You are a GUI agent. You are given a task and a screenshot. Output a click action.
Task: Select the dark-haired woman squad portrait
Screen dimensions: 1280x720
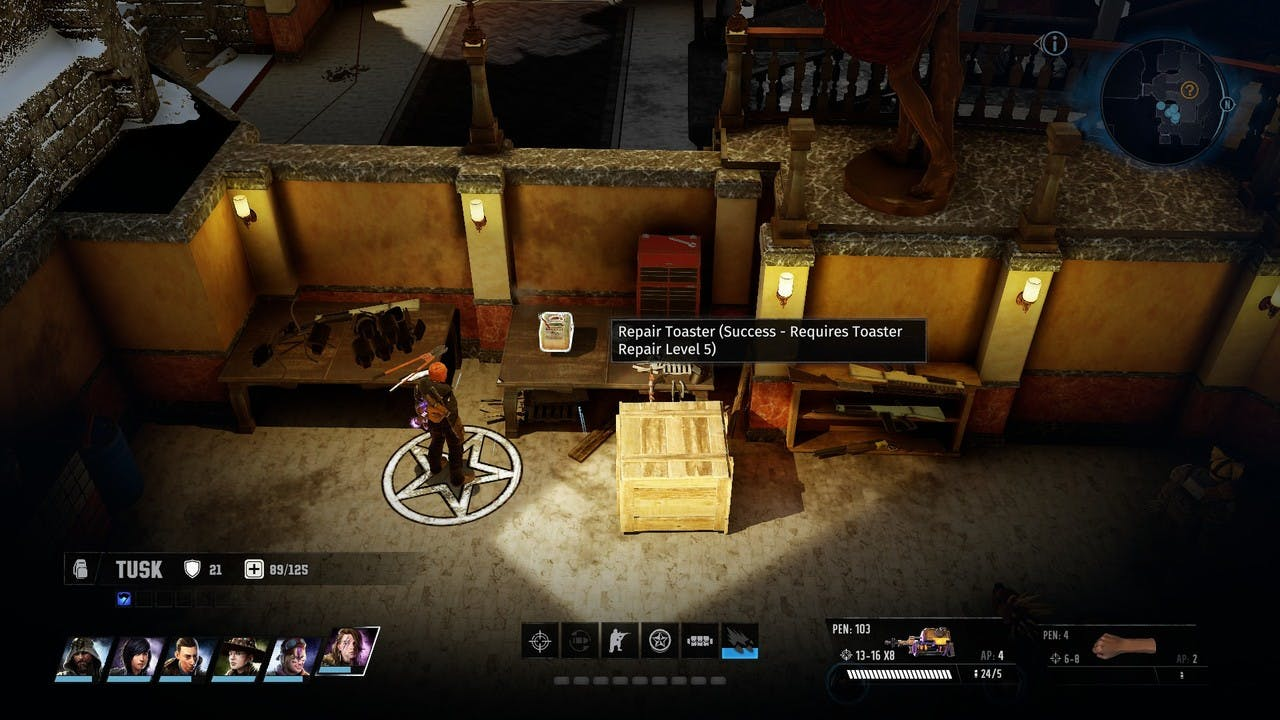click(x=135, y=656)
